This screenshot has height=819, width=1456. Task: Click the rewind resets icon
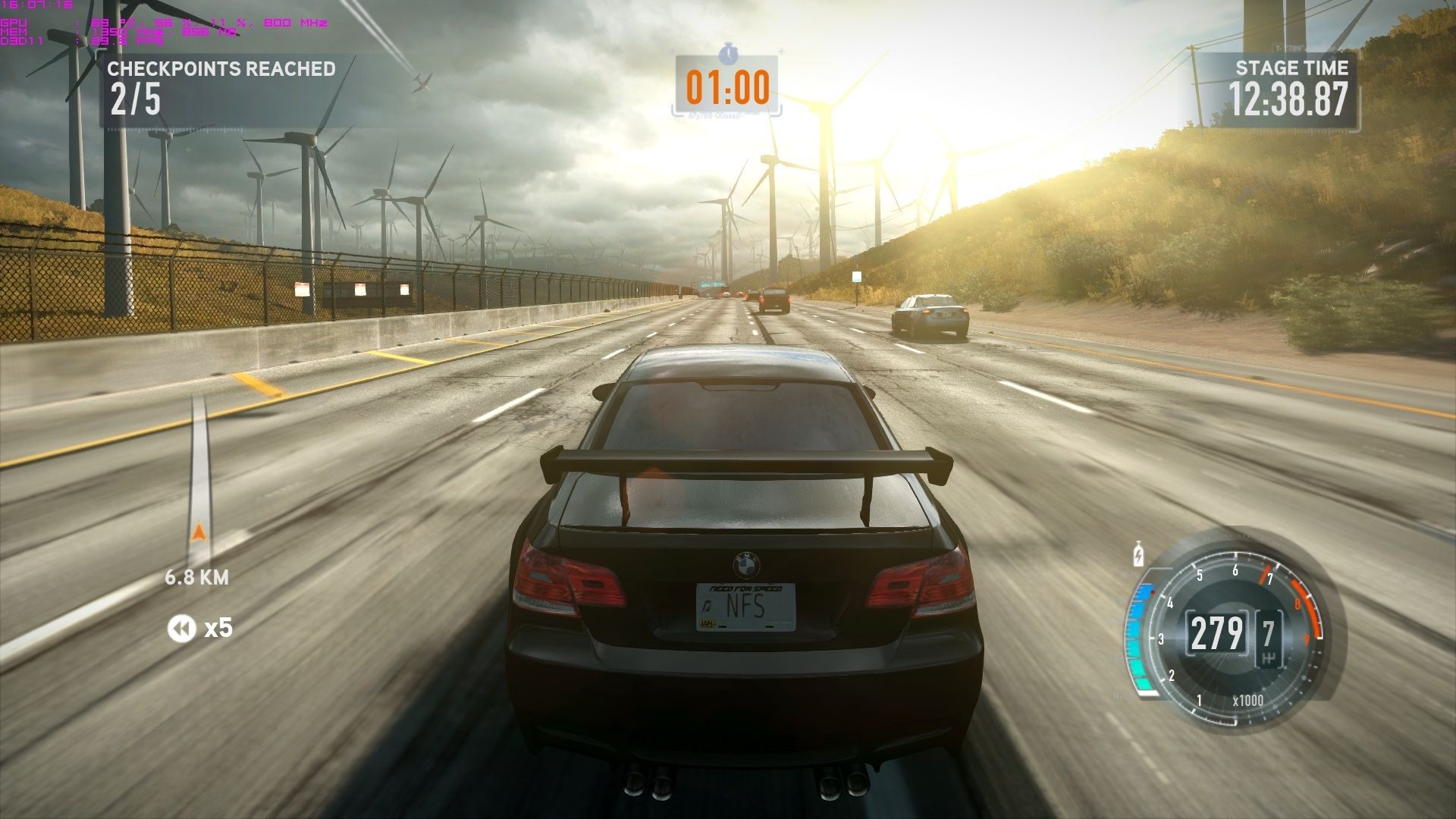[181, 629]
